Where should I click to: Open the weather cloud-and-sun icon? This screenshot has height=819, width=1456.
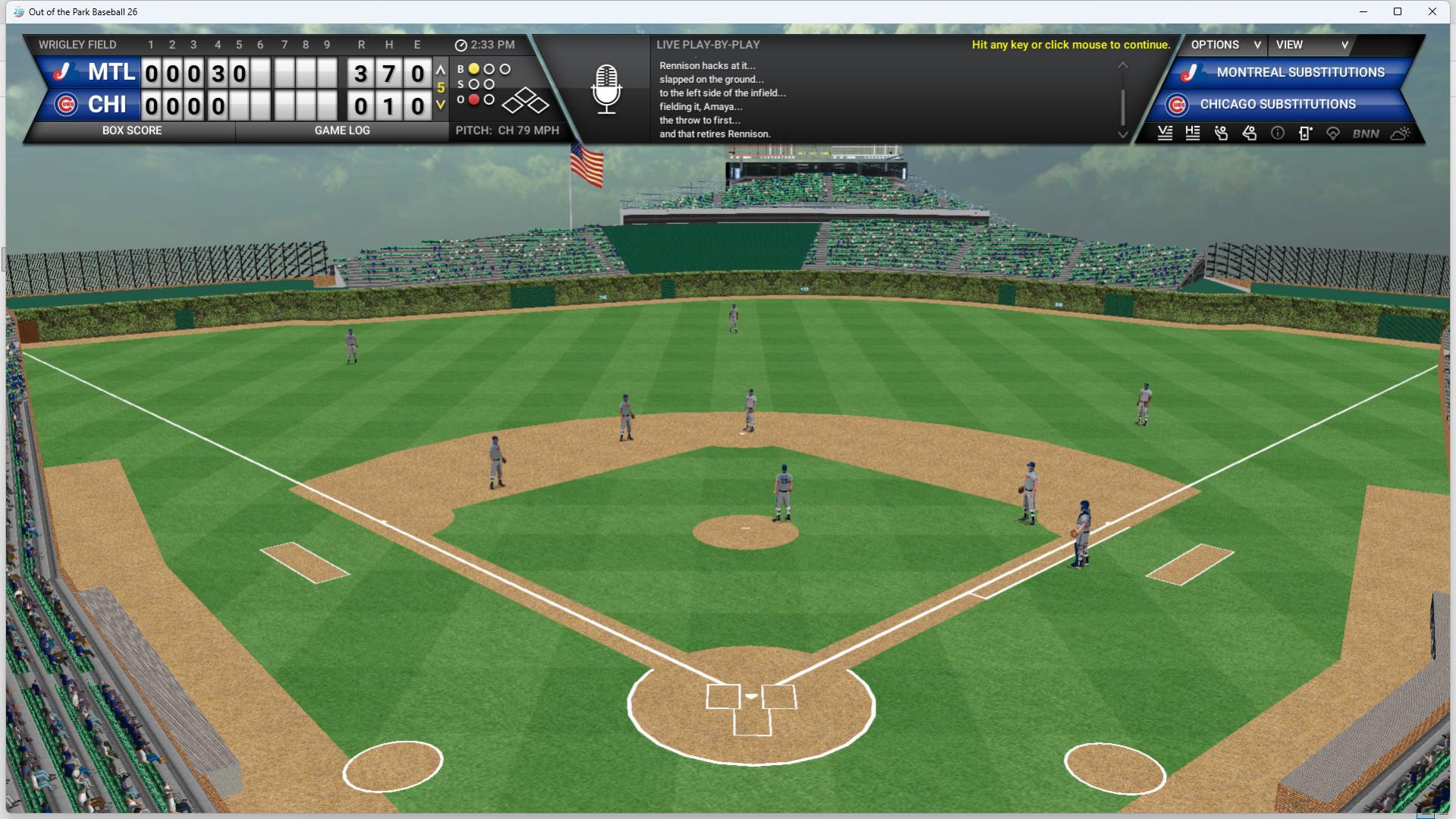1400,134
